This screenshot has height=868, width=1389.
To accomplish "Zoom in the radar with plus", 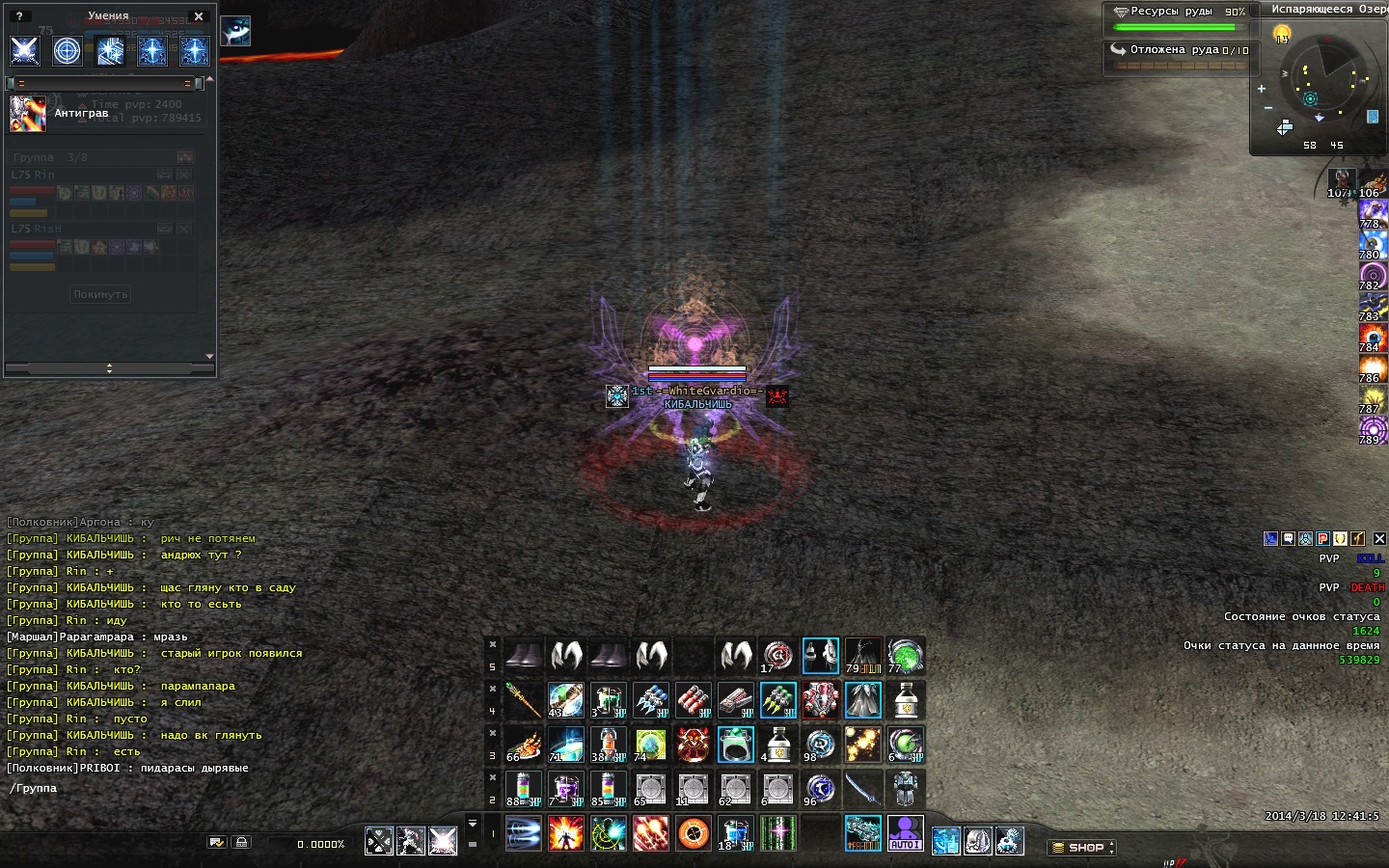I will tap(1261, 89).
